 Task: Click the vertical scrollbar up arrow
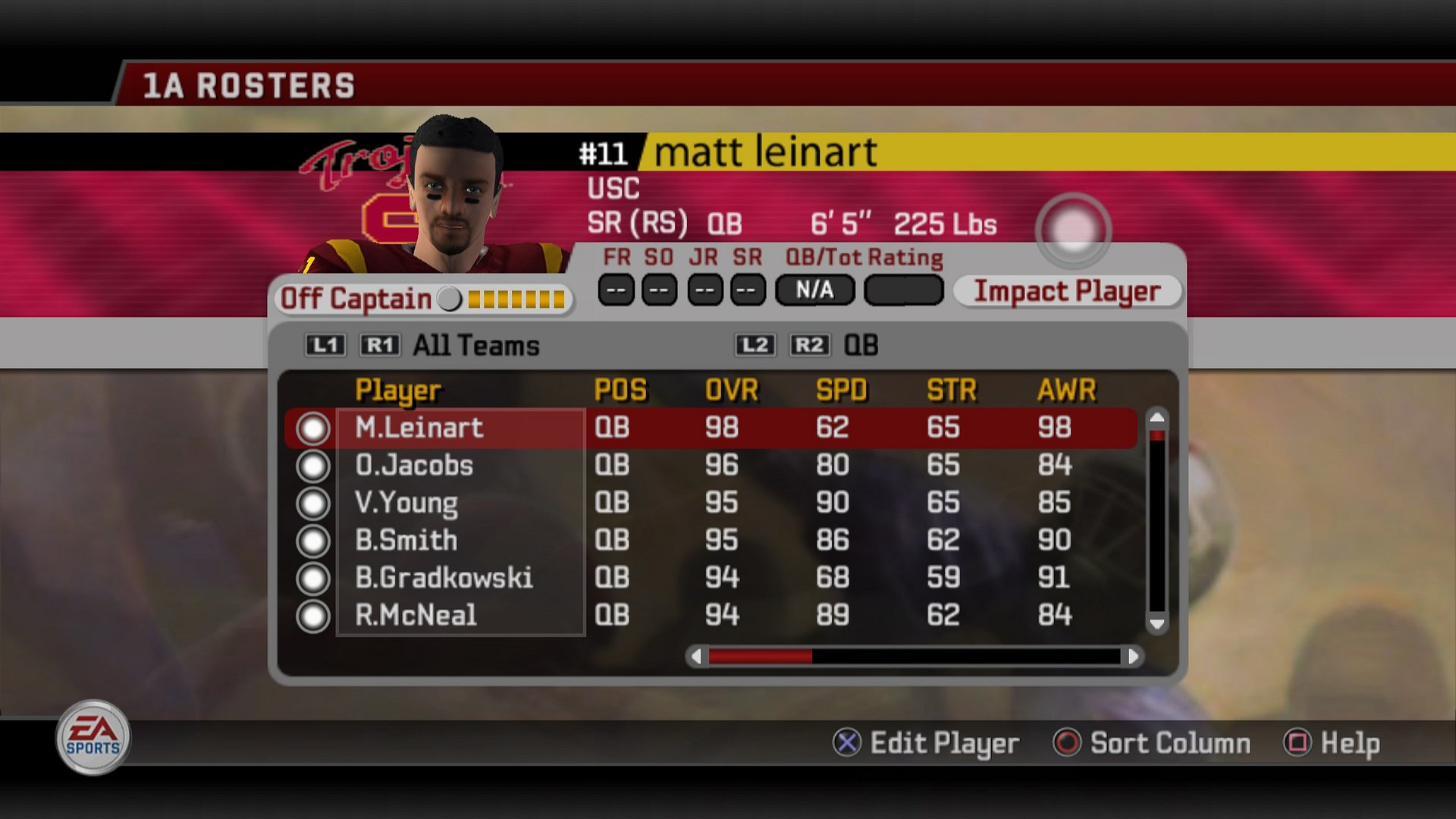pyautogui.click(x=1156, y=417)
